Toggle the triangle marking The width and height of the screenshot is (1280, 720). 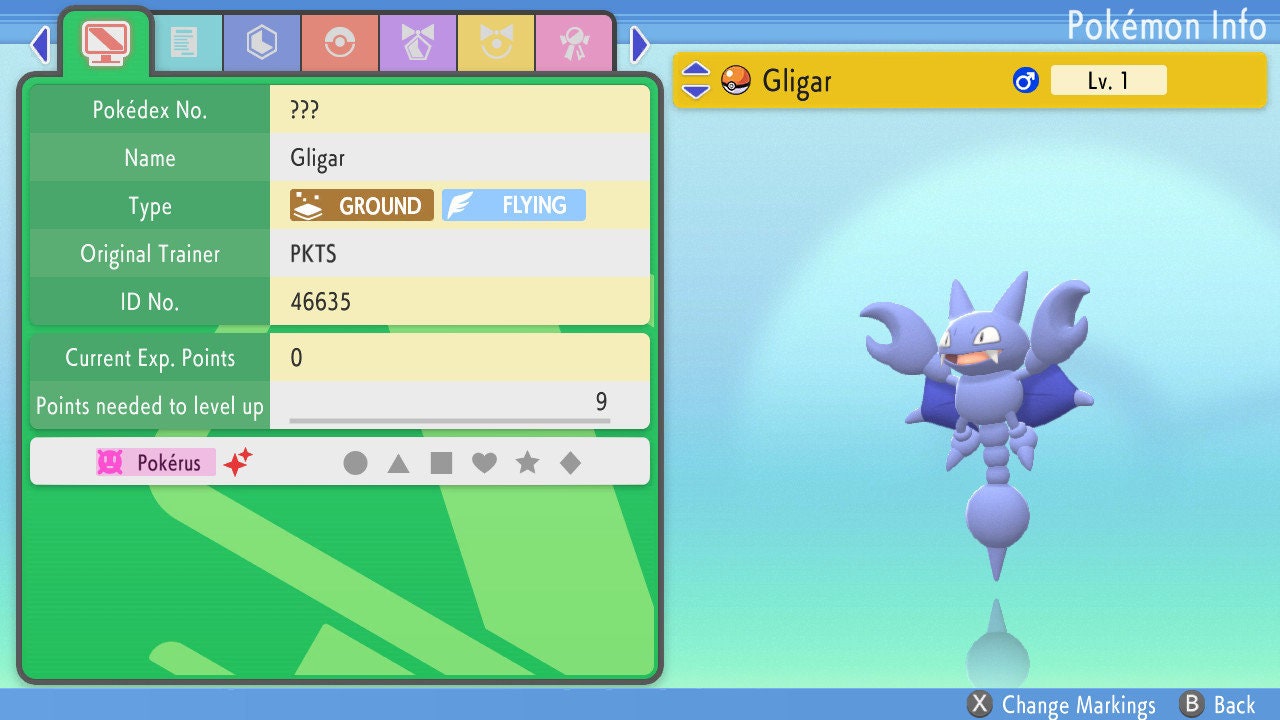[x=398, y=463]
